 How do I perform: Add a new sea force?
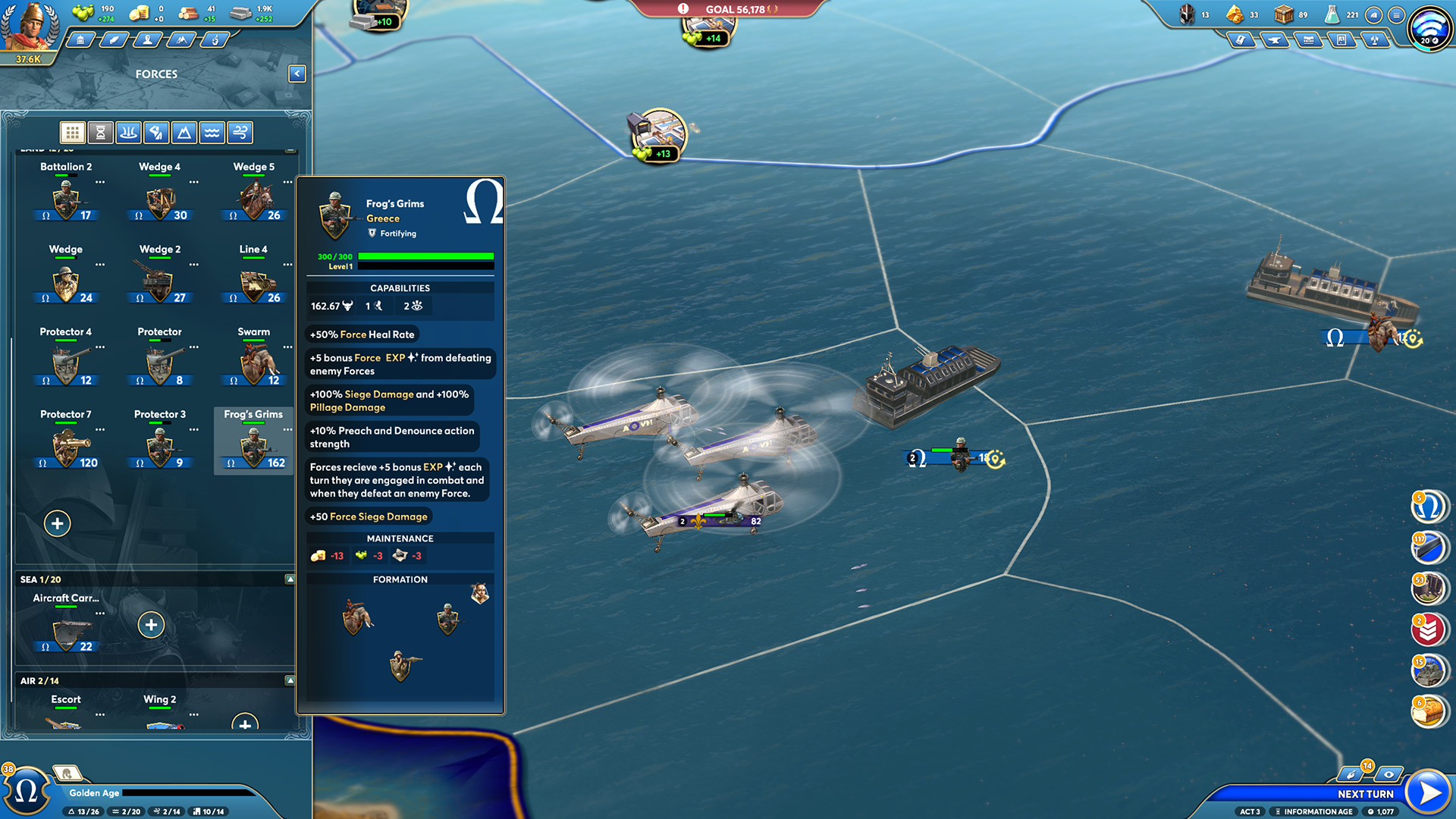(152, 625)
